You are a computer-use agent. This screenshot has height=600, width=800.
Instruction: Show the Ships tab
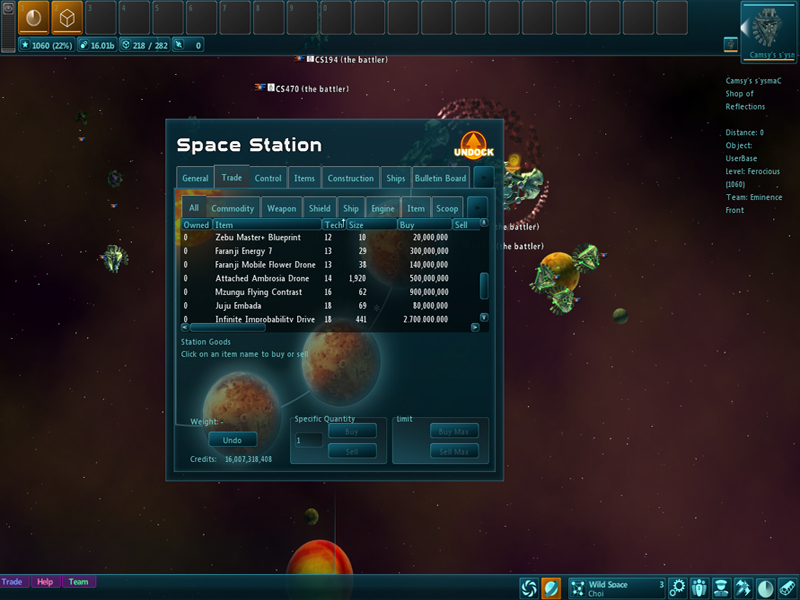click(396, 179)
